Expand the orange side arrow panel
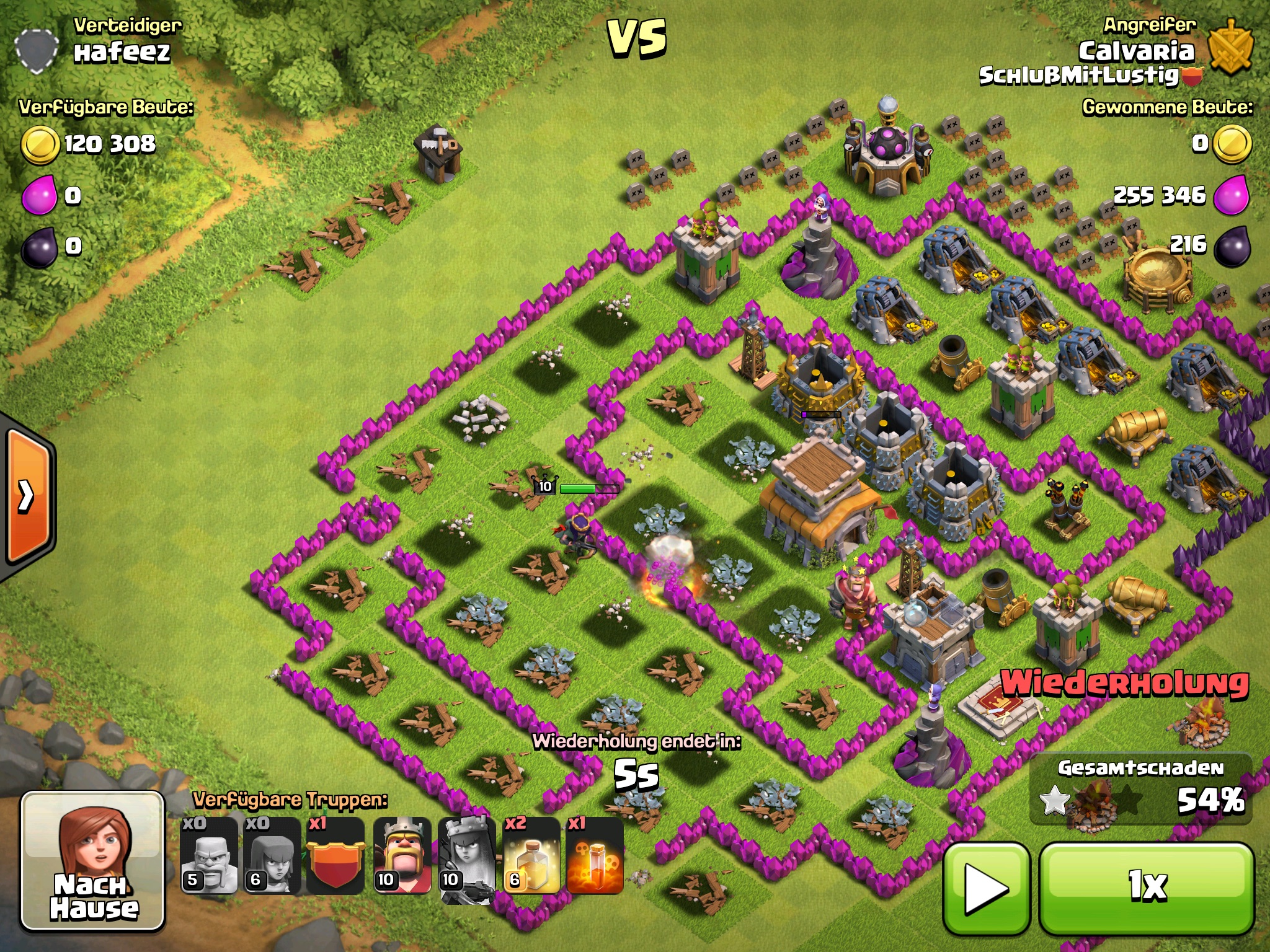 pos(28,496)
